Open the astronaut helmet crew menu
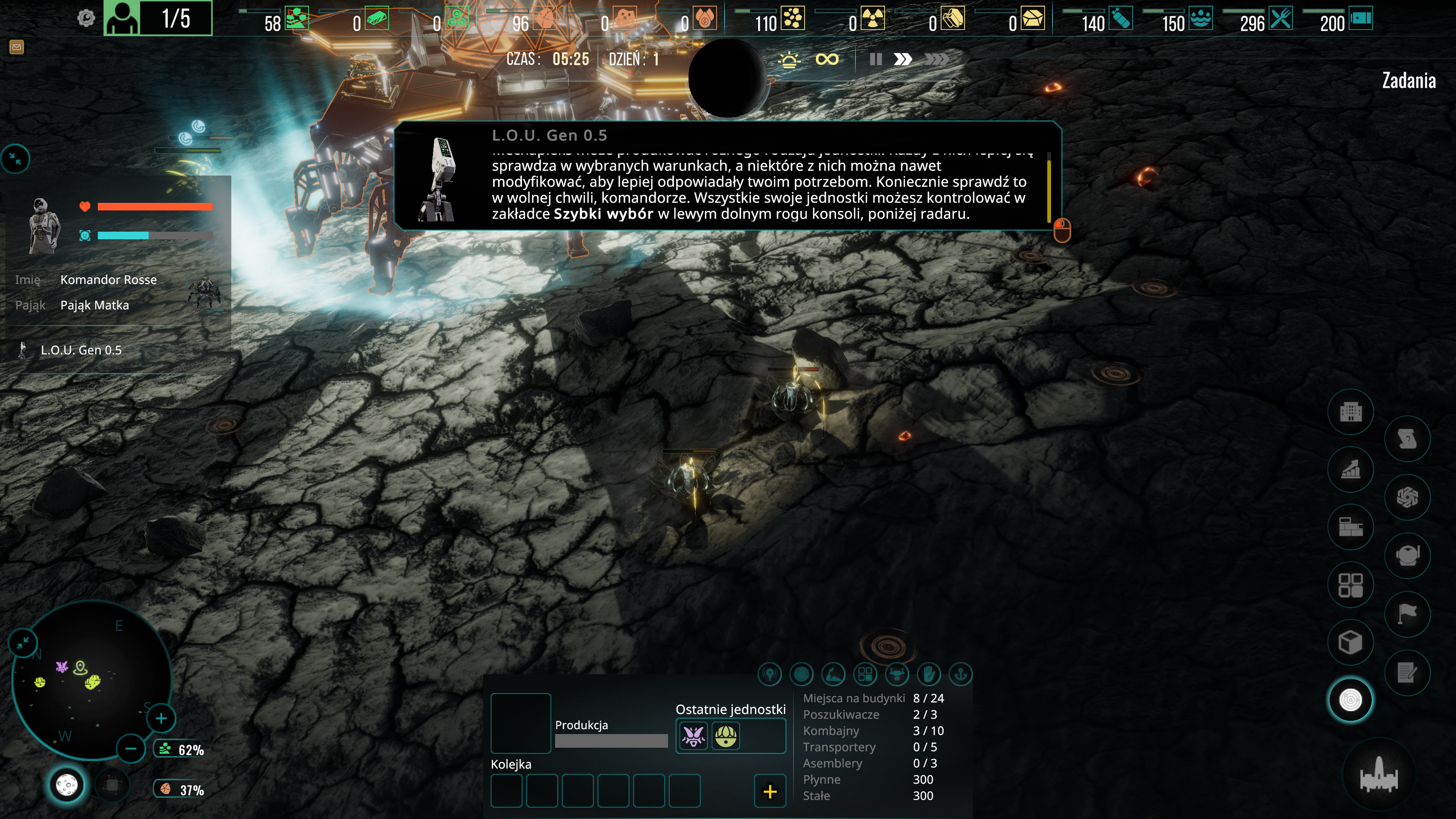 tap(1407, 555)
